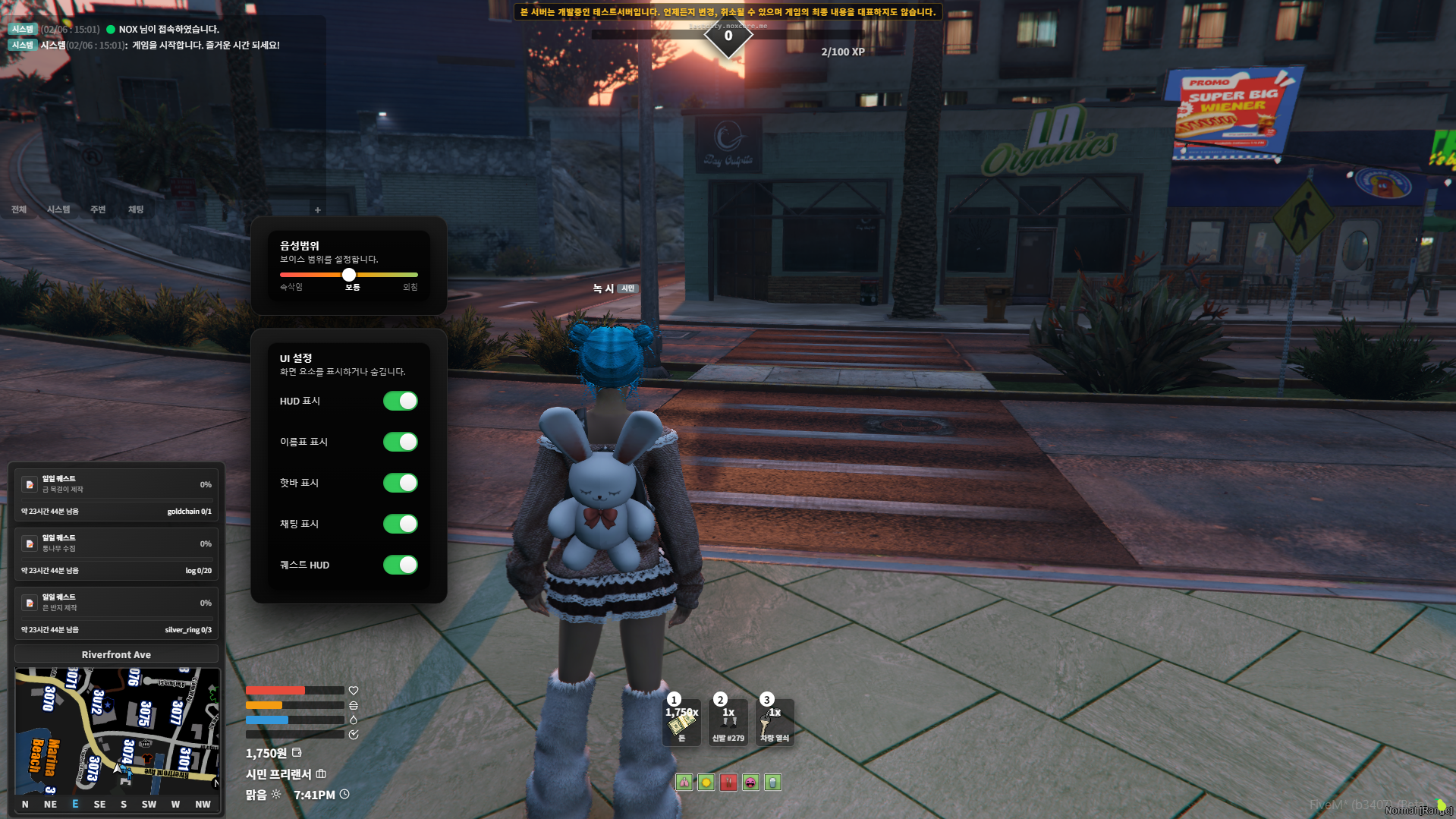Screen dimensions: 1456x819
Task: Select the 주변 chat tab
Action: click(98, 209)
